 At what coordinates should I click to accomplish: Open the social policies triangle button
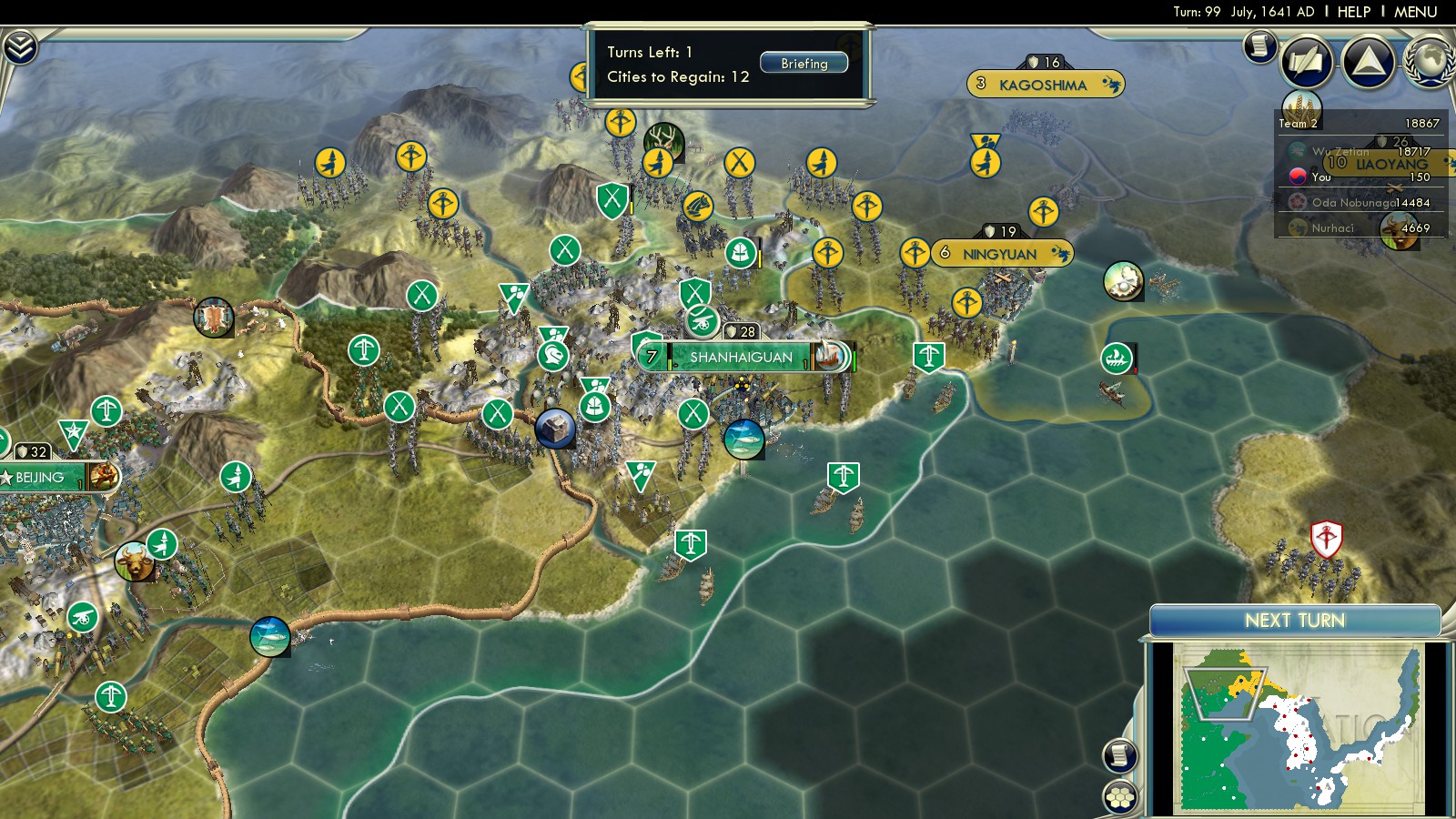(x=1368, y=62)
